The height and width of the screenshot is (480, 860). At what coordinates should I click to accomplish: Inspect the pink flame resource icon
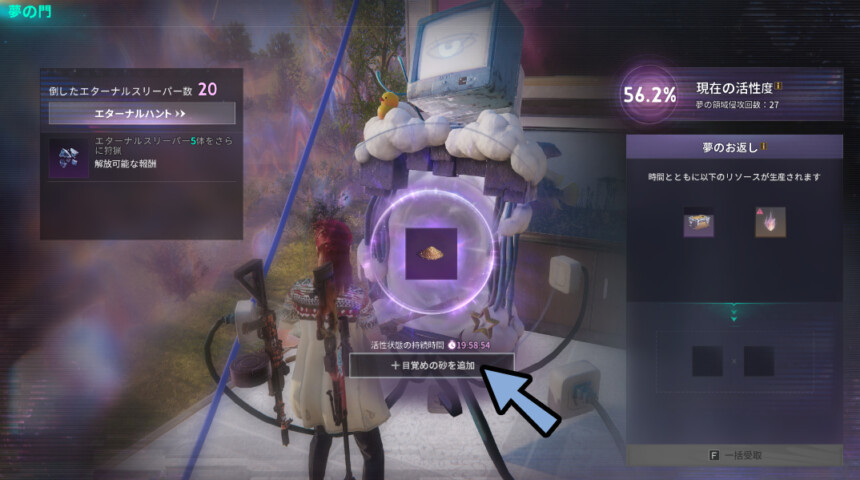[x=769, y=223]
